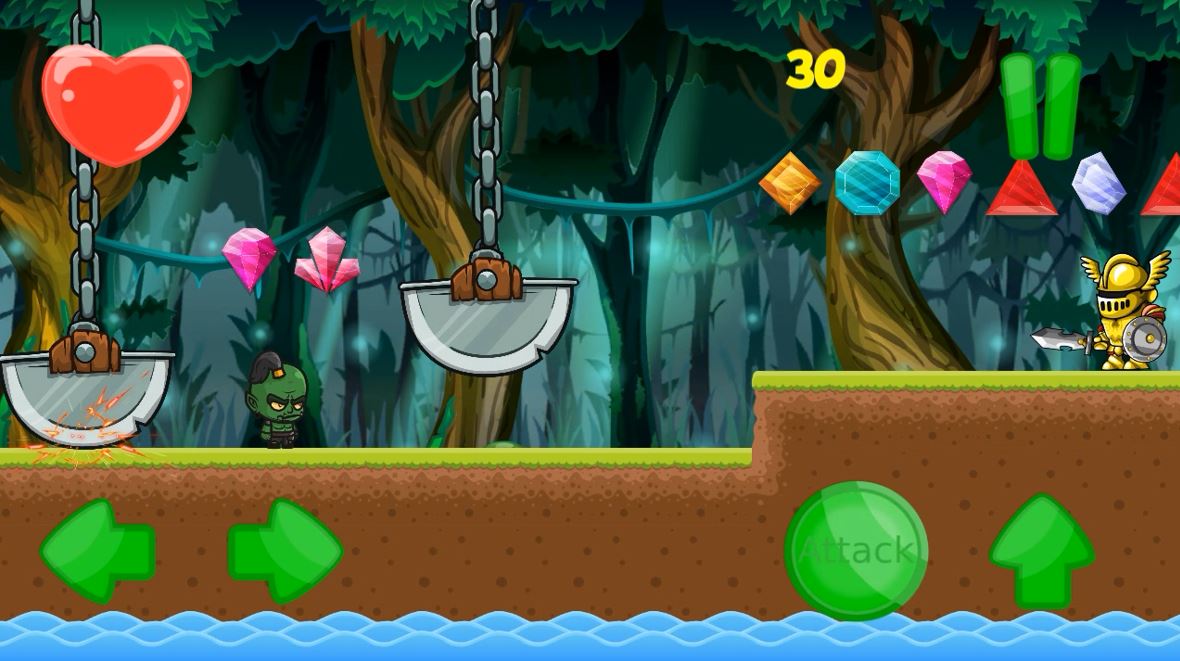Tap the green left arrow button

tap(96, 551)
